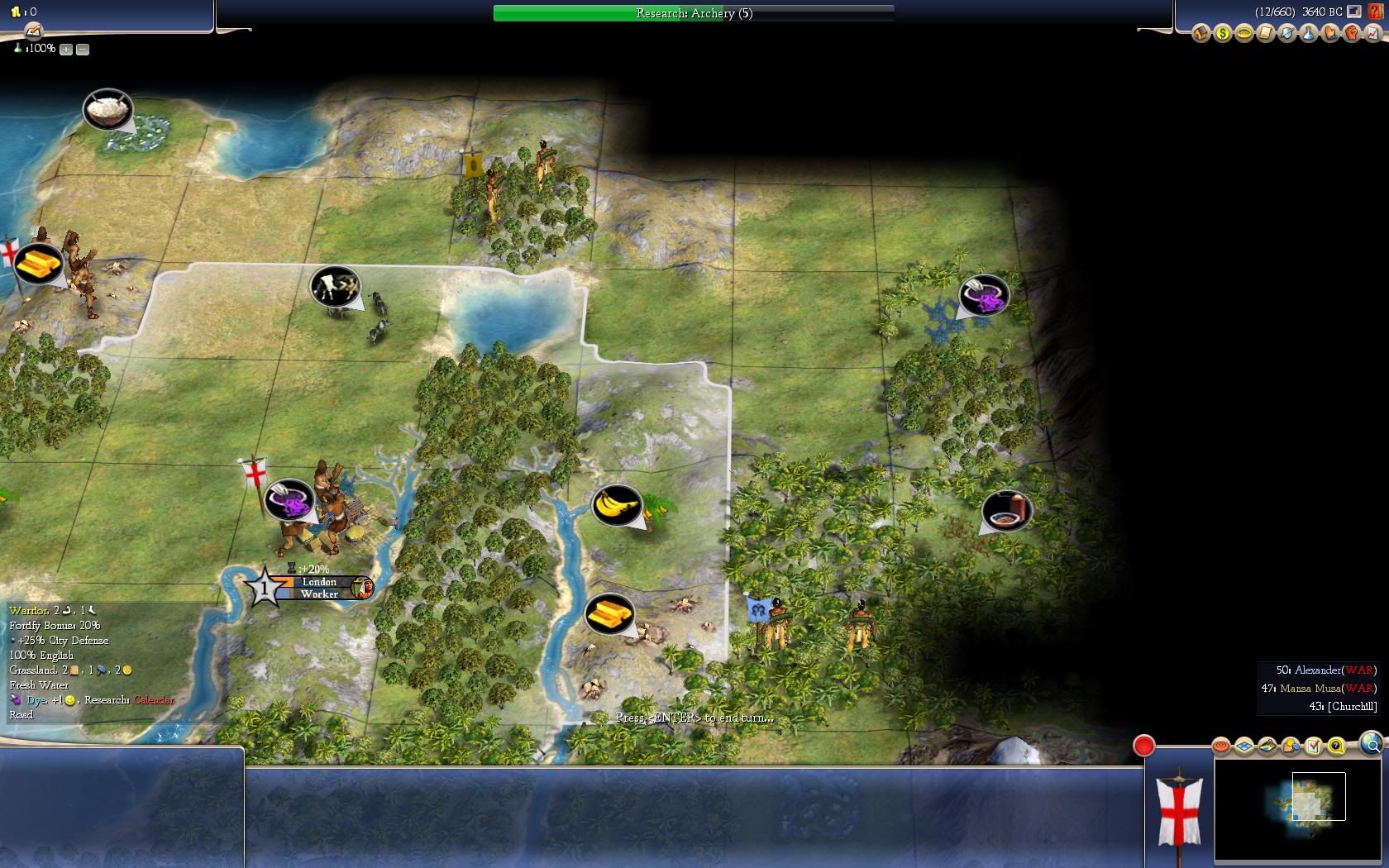The height and width of the screenshot is (868, 1389).
Task: Select the London city name bar
Action: (x=319, y=582)
